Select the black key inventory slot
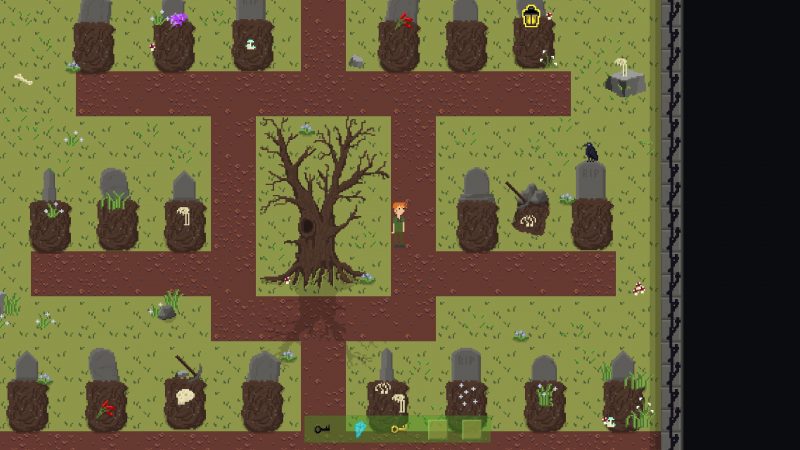Image resolution: width=800 pixels, height=450 pixels. (322, 430)
